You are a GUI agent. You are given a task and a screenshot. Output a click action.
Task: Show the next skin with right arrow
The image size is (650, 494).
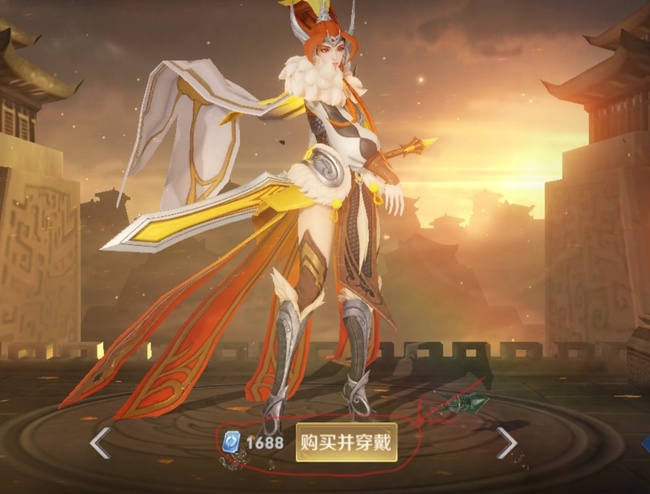click(x=507, y=442)
